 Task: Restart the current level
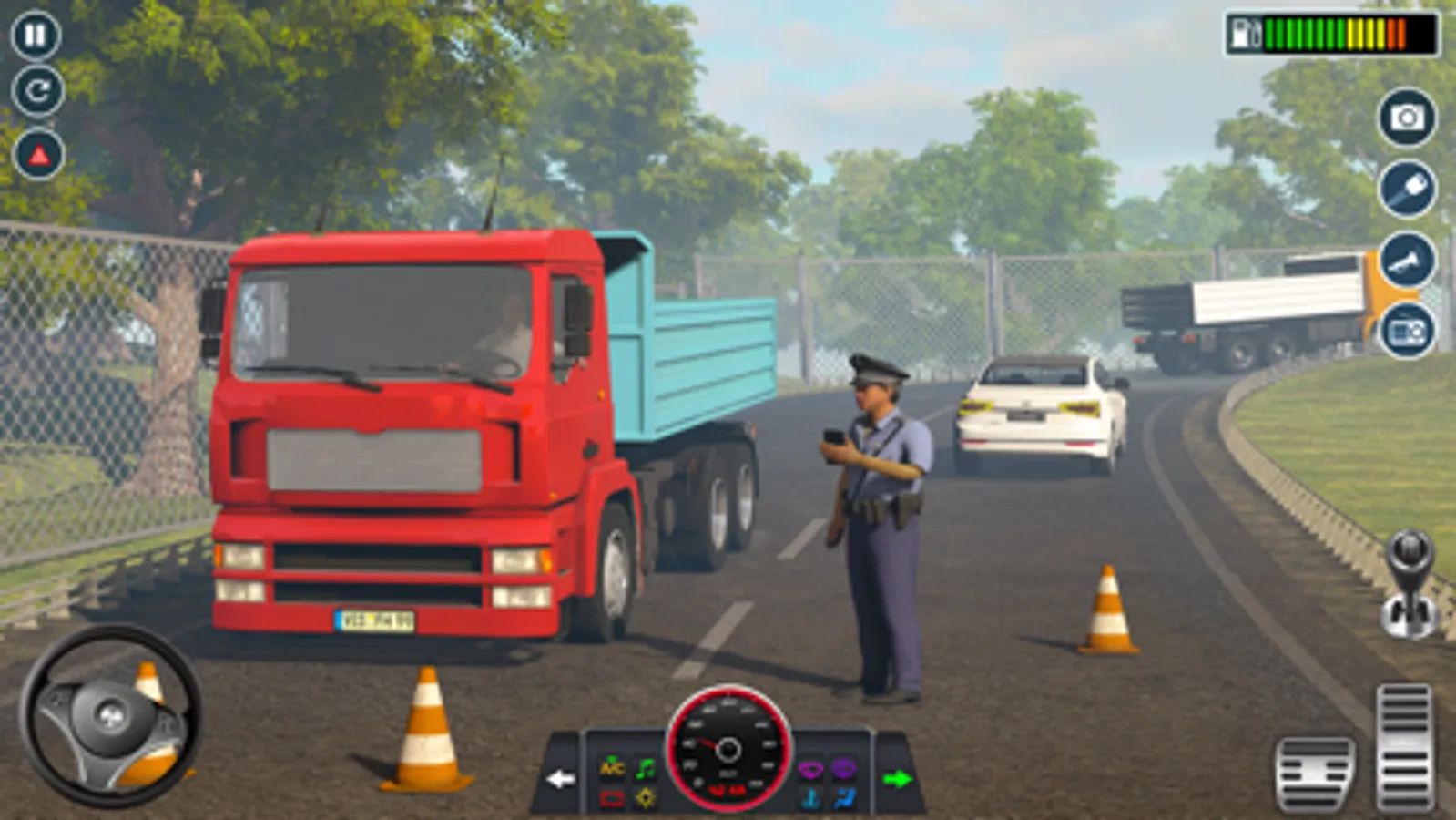pyautogui.click(x=35, y=91)
